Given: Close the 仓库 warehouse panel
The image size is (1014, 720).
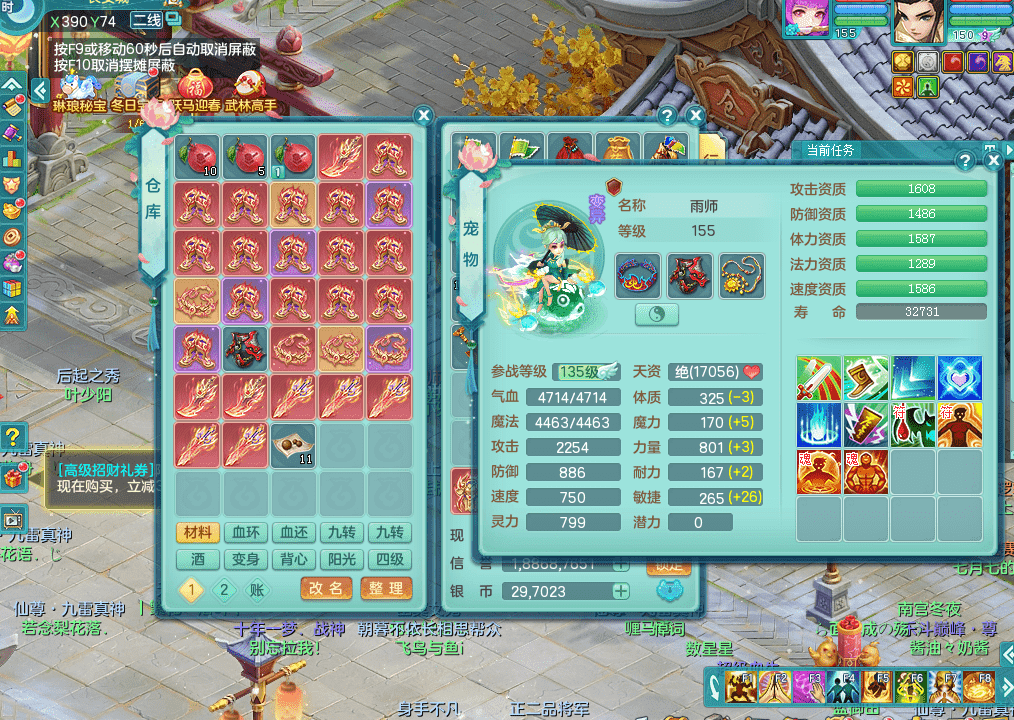Looking at the screenshot, I should 423,115.
